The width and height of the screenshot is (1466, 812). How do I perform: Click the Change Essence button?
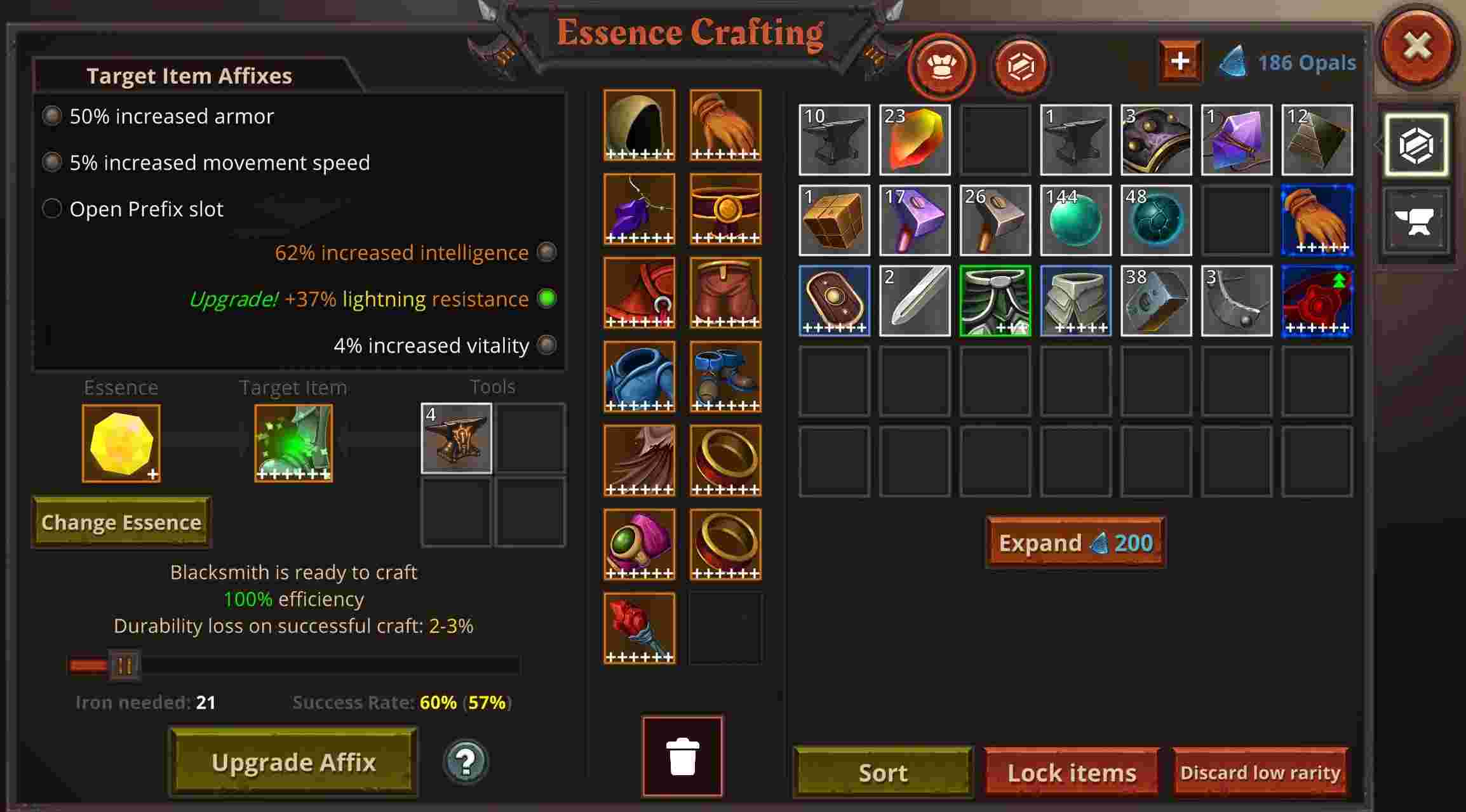121,522
